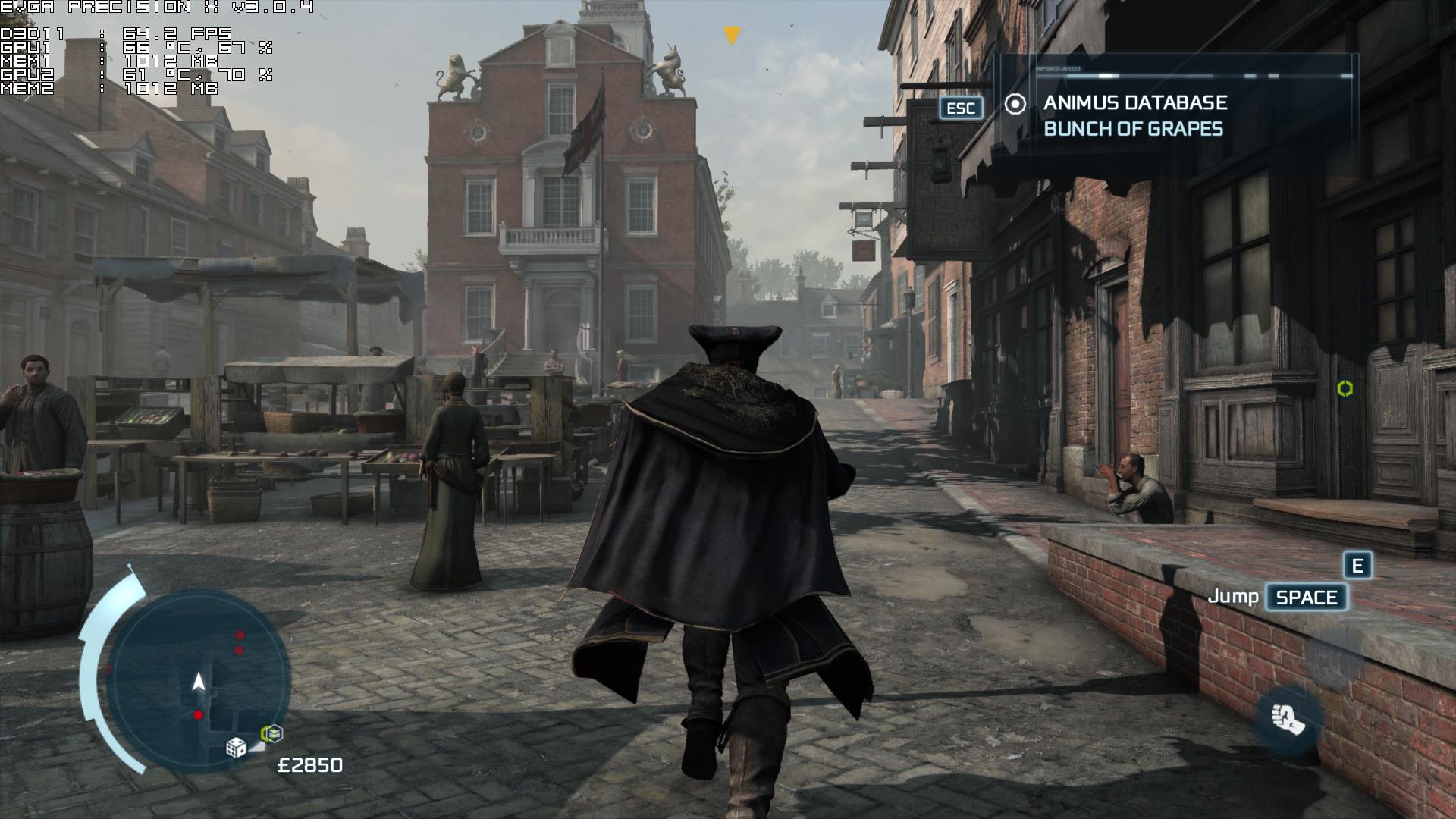The image size is (1456, 819).
Task: Select the fist weapon icon
Action: click(1288, 718)
